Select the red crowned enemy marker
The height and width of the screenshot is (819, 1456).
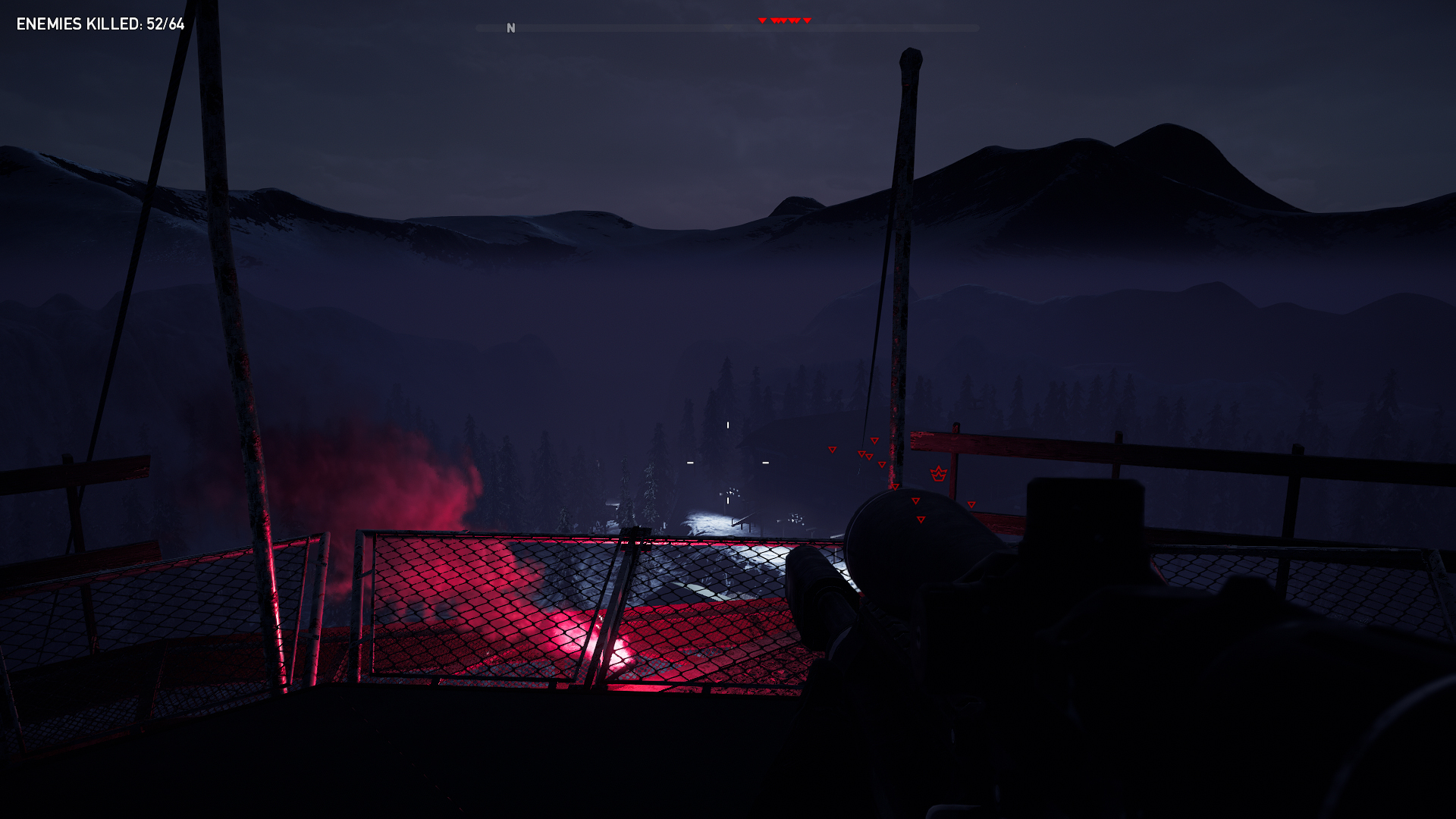coord(939,474)
